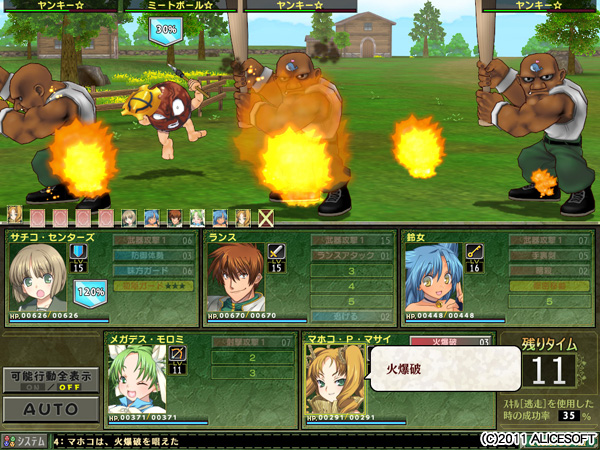Viewport: 600px width, 450px height.
Task: Use Rance's ランスアタック skill
Action: 350,256
